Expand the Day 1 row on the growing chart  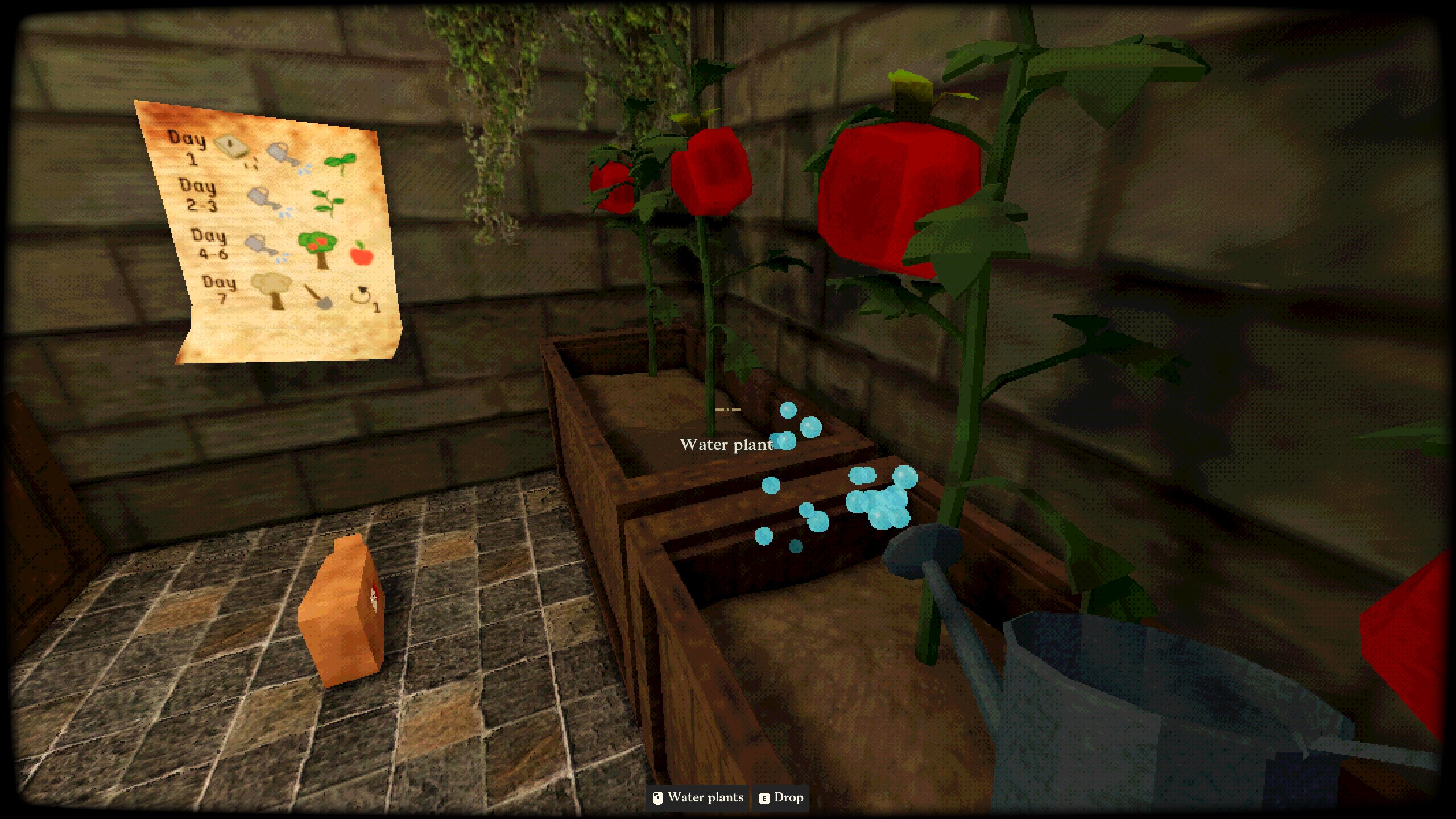[x=187, y=149]
